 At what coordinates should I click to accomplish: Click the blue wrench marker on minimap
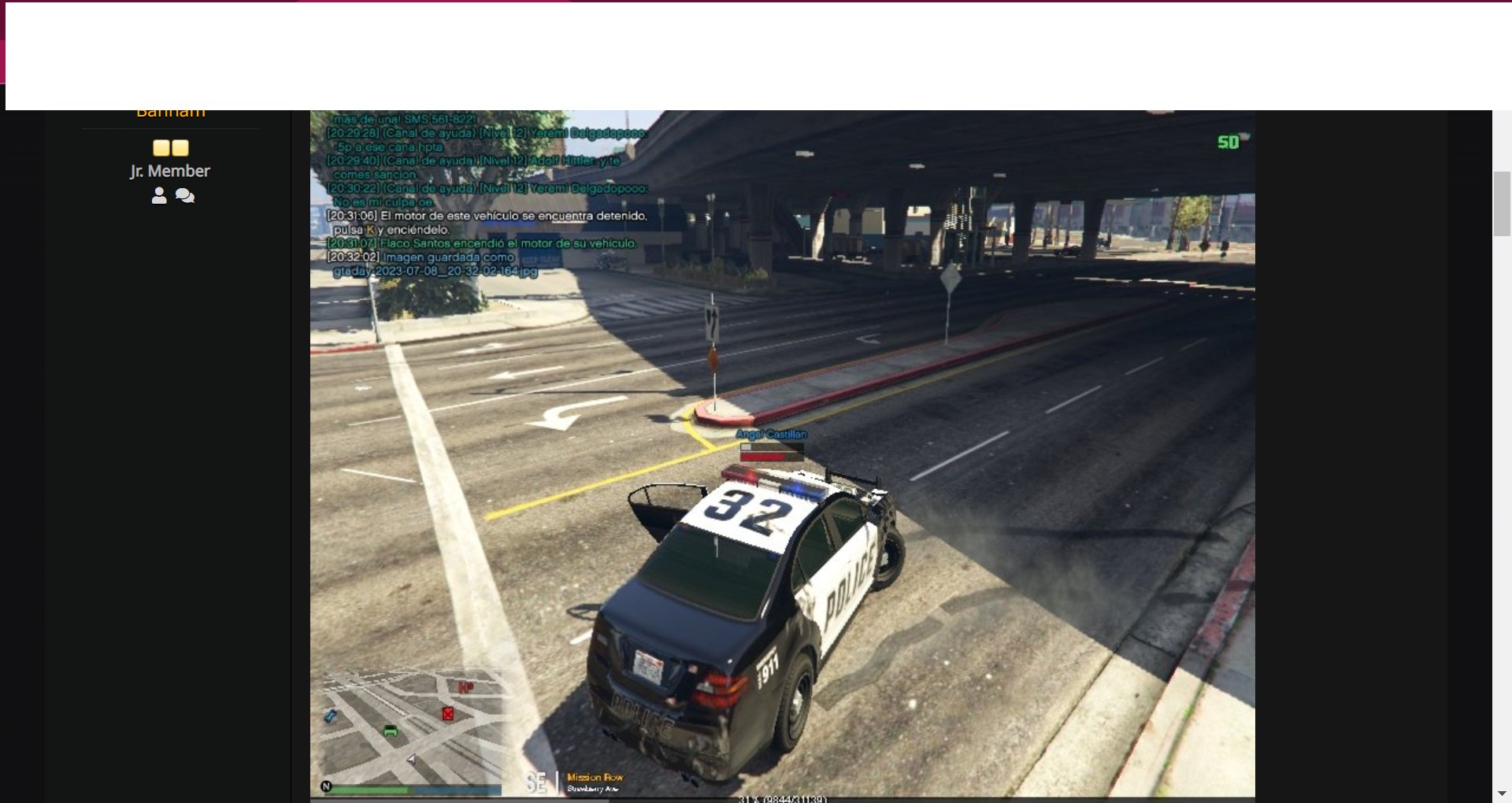pos(331,716)
